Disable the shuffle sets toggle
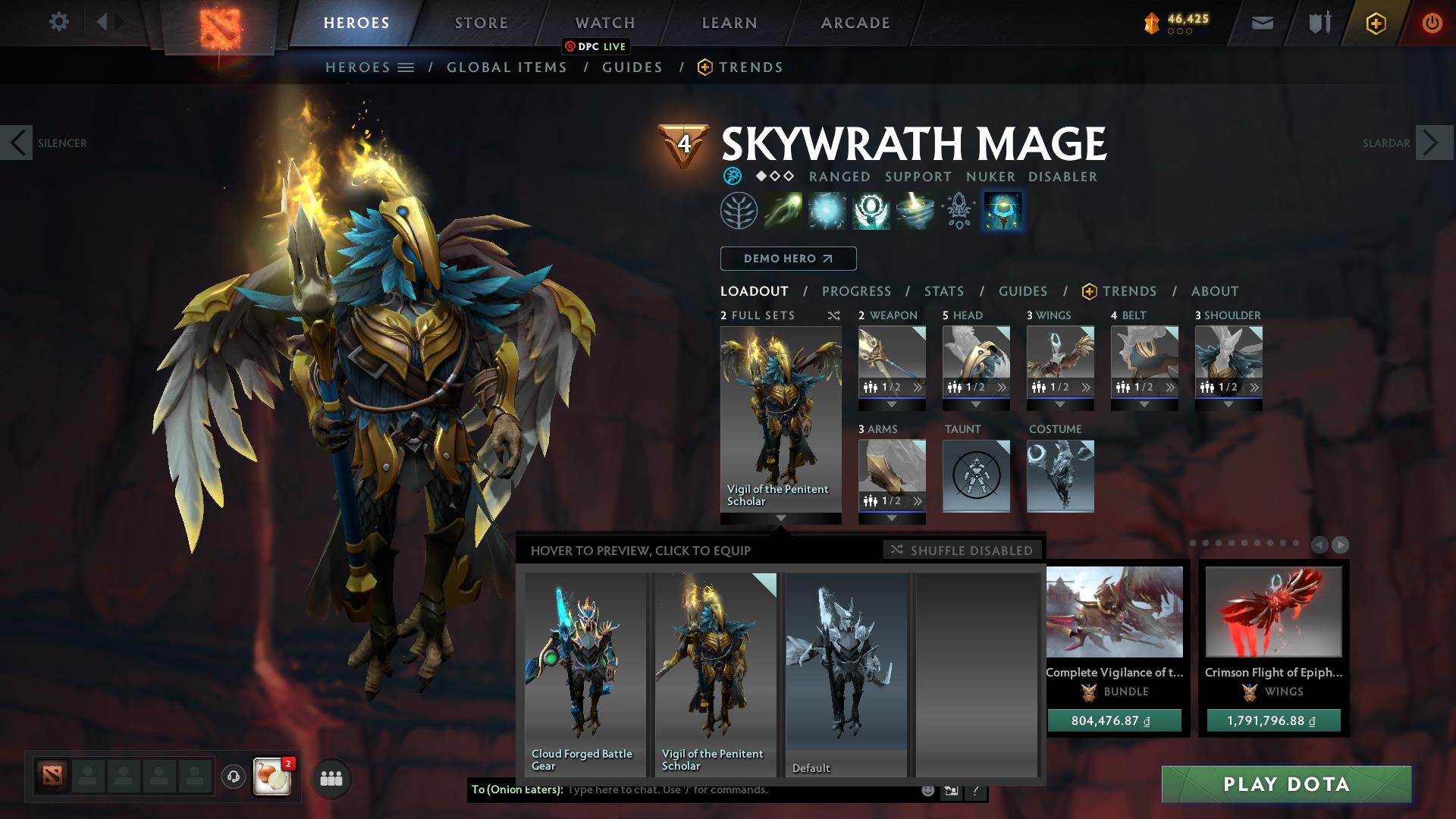This screenshot has width=1456, height=819. pos(962,551)
